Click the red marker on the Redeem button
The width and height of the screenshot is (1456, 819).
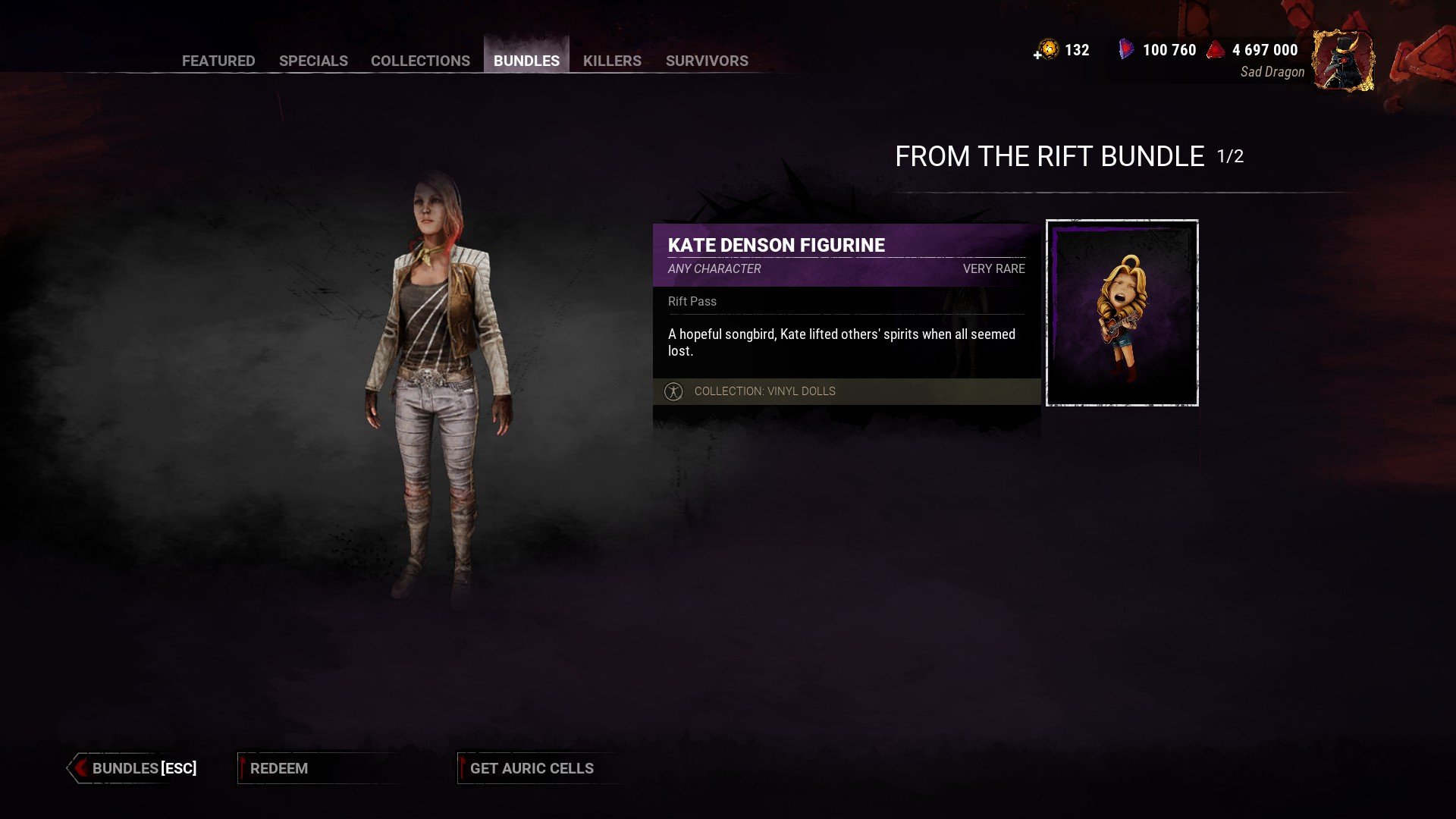point(244,767)
